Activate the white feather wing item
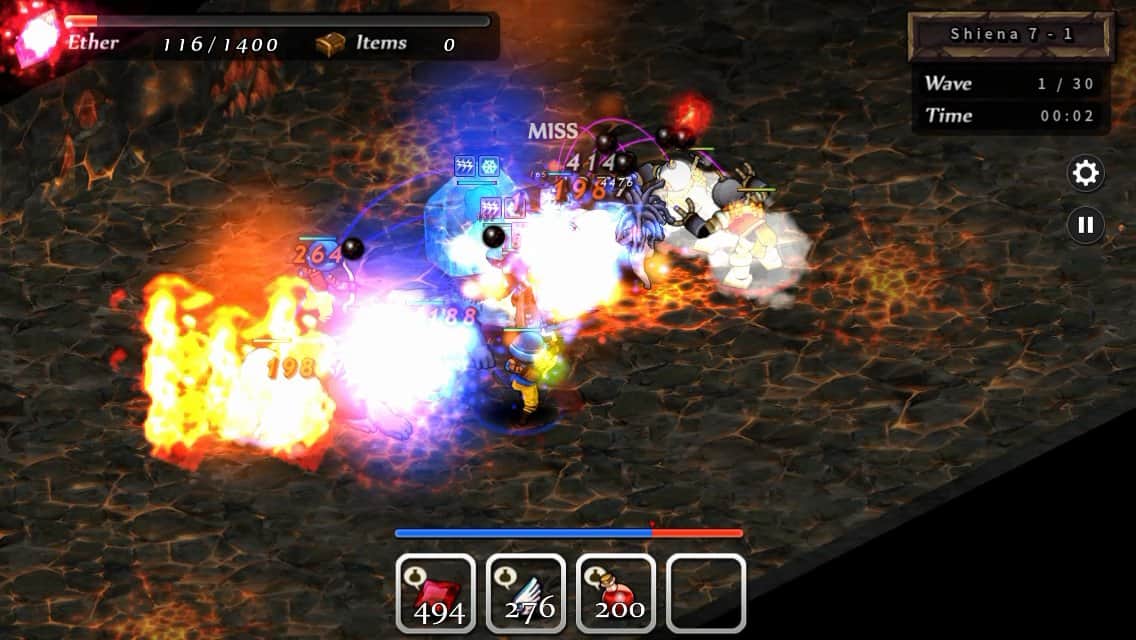This screenshot has width=1136, height=640. [x=526, y=593]
